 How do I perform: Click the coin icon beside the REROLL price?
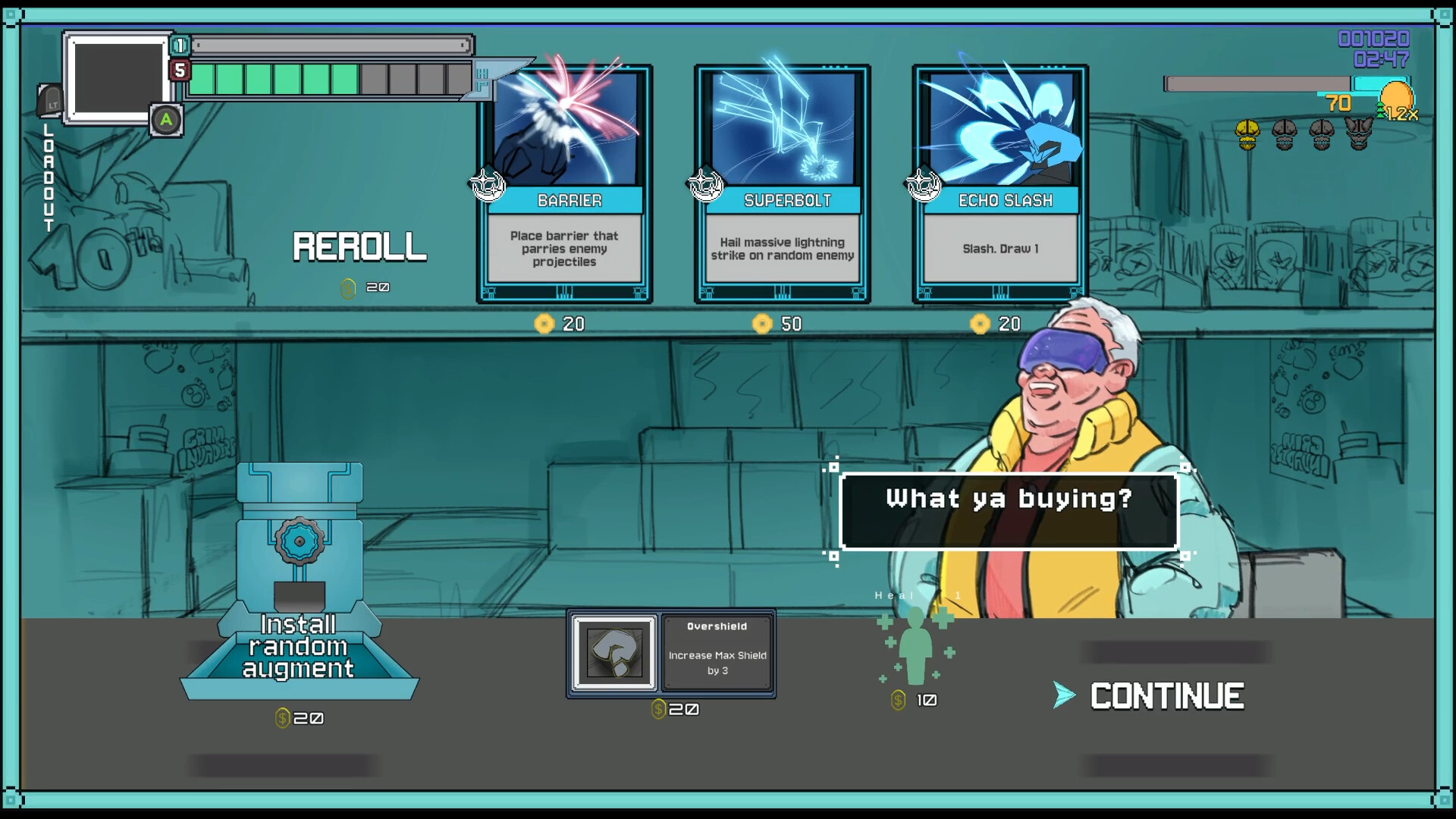coord(350,288)
